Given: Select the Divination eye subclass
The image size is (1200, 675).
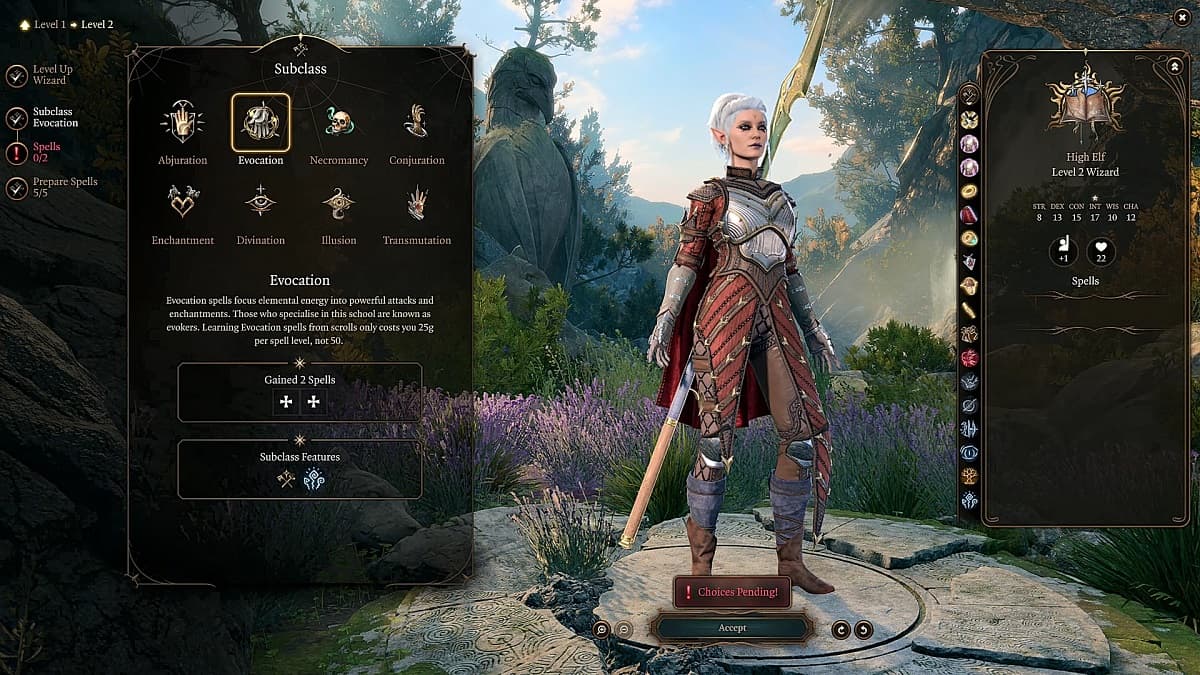Looking at the screenshot, I should [x=260, y=202].
